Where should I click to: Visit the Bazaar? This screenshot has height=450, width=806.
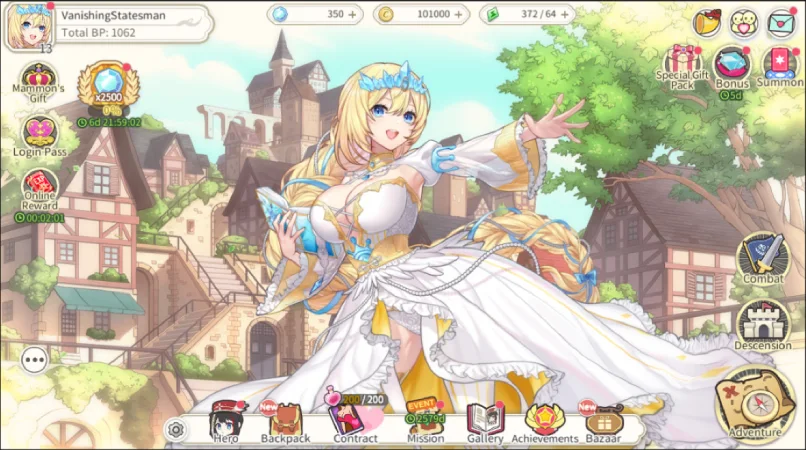[x=603, y=424]
